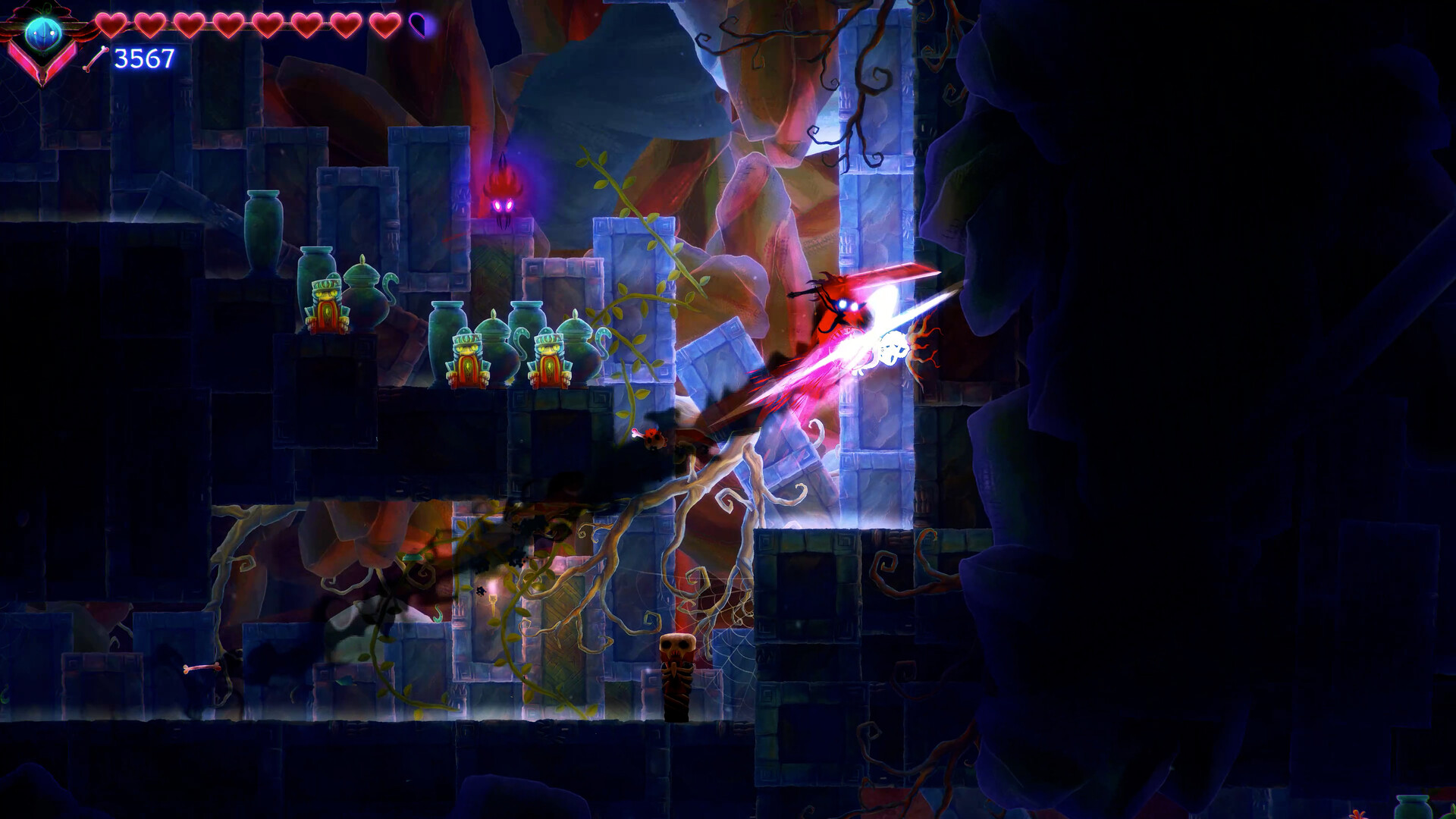
Task: Click the first red heart in the health bar
Action: [110, 26]
